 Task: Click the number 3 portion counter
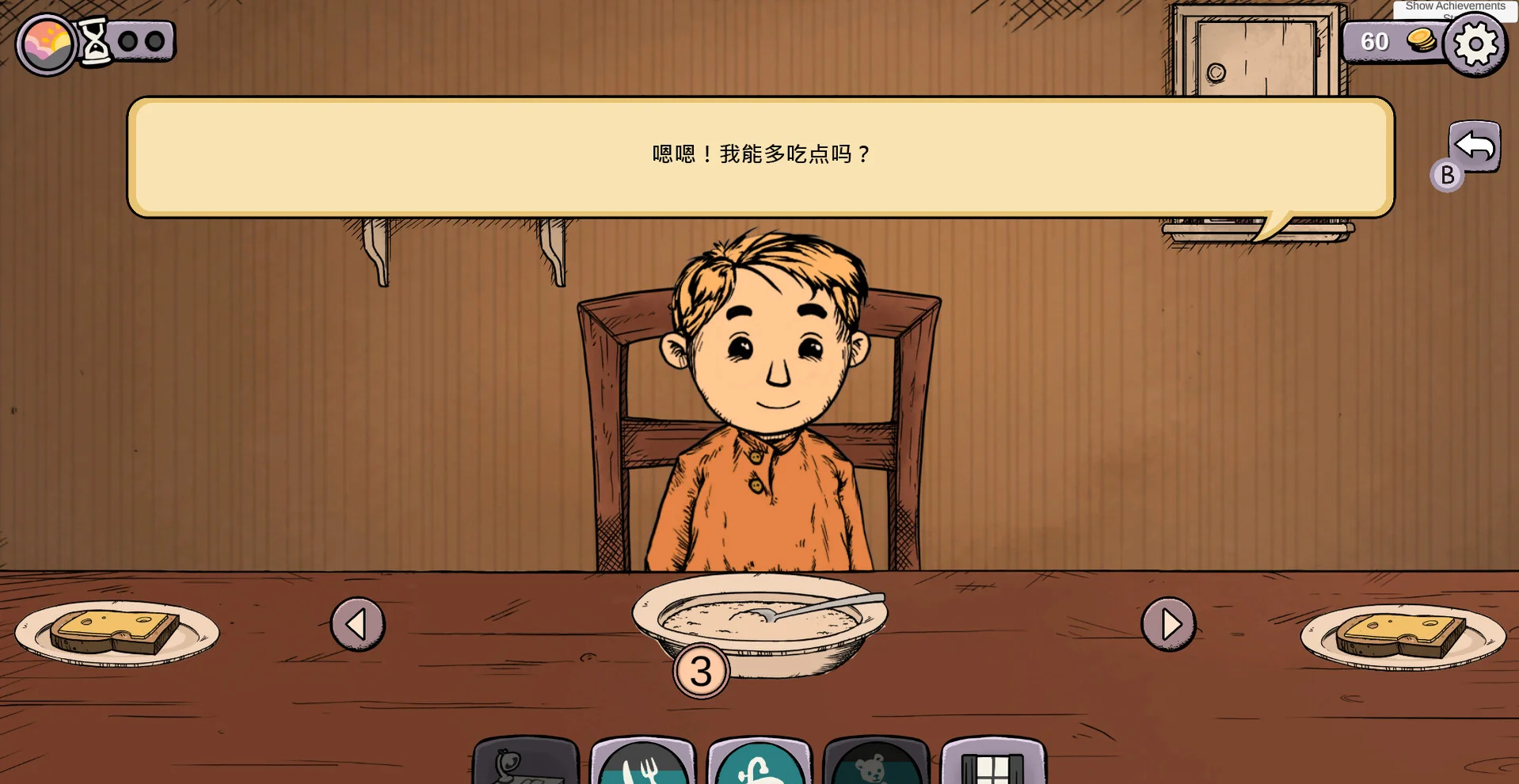click(700, 670)
